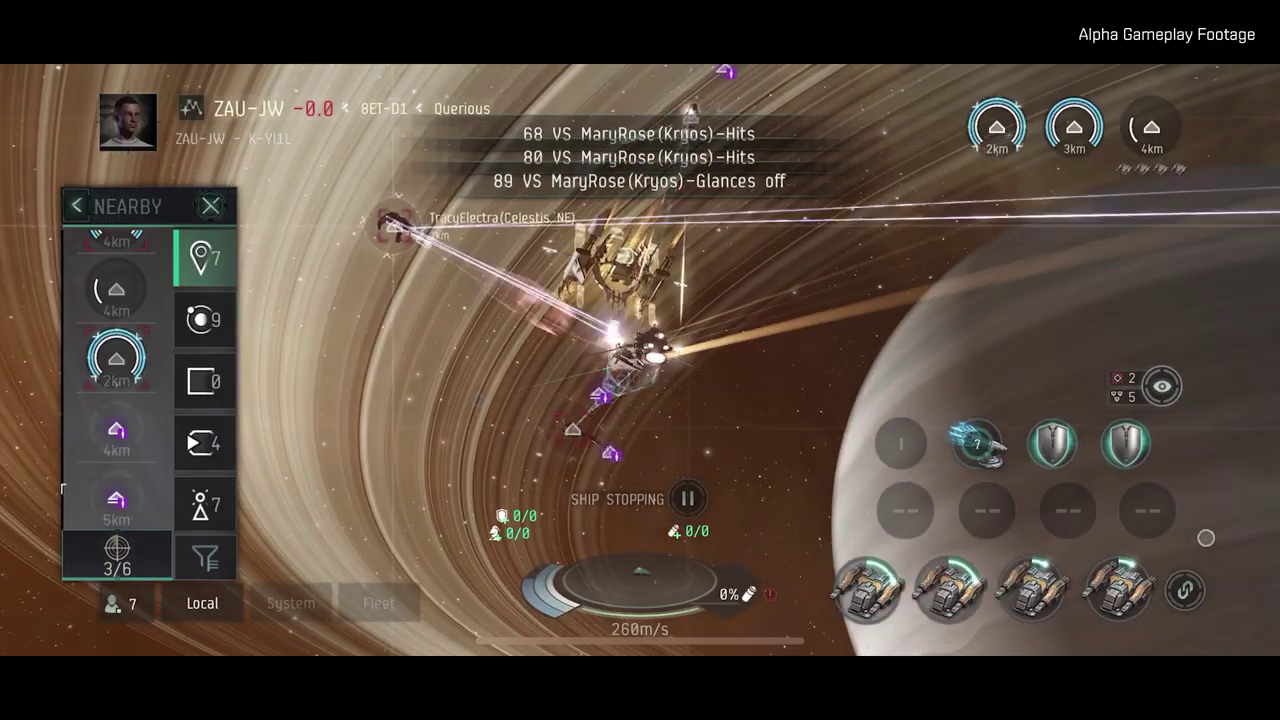The height and width of the screenshot is (720, 1280).
Task: Open the pilot character portrait
Action: (x=128, y=122)
